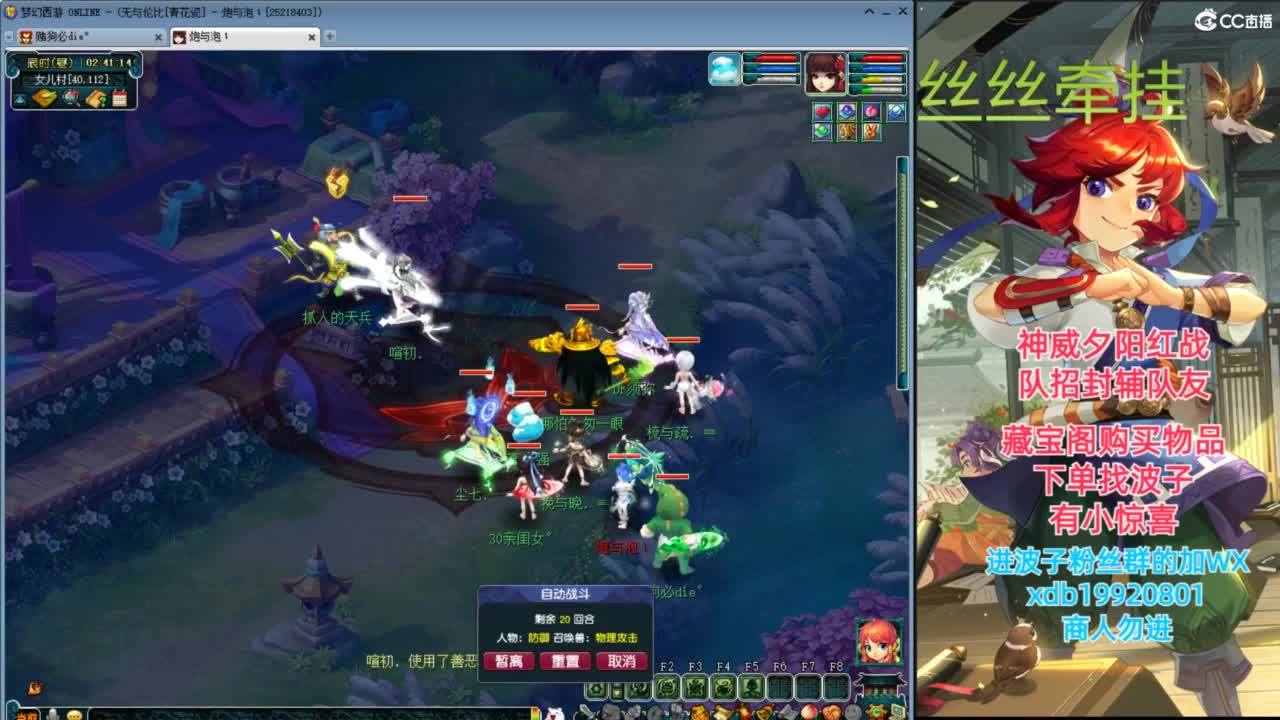The height and width of the screenshot is (720, 1280).
Task: Click the magnifier map search icon
Action: click(x=70, y=98)
